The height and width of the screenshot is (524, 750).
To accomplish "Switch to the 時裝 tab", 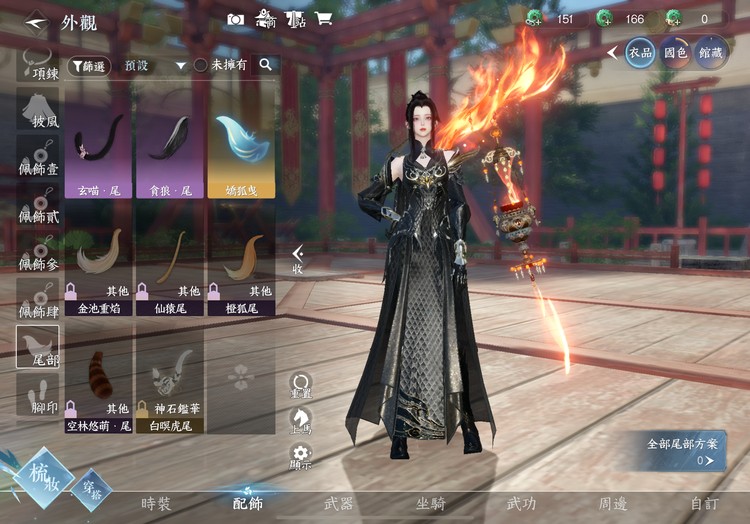I will (156, 504).
